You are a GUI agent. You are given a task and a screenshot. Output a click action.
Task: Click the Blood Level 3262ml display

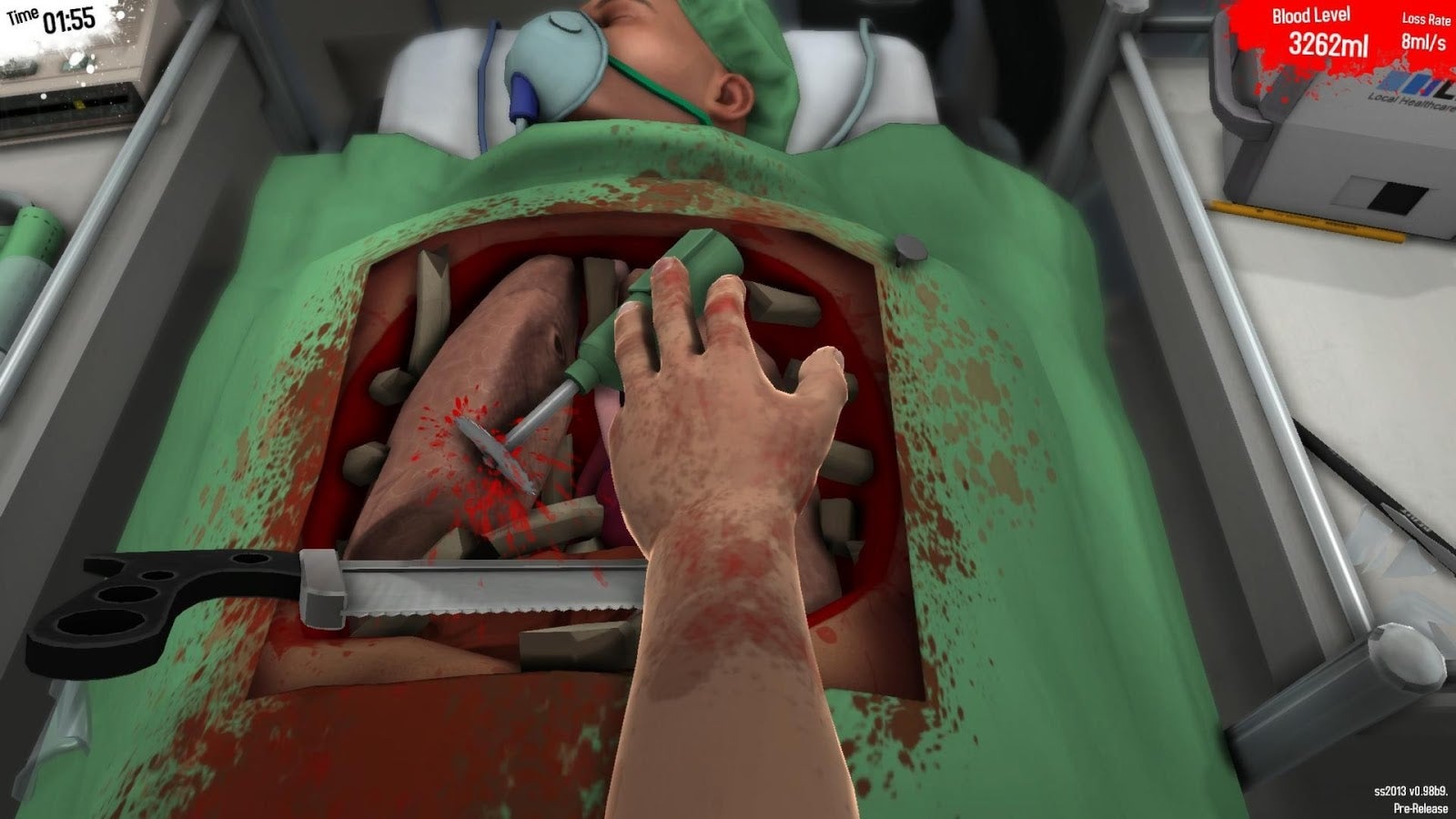[1324, 30]
